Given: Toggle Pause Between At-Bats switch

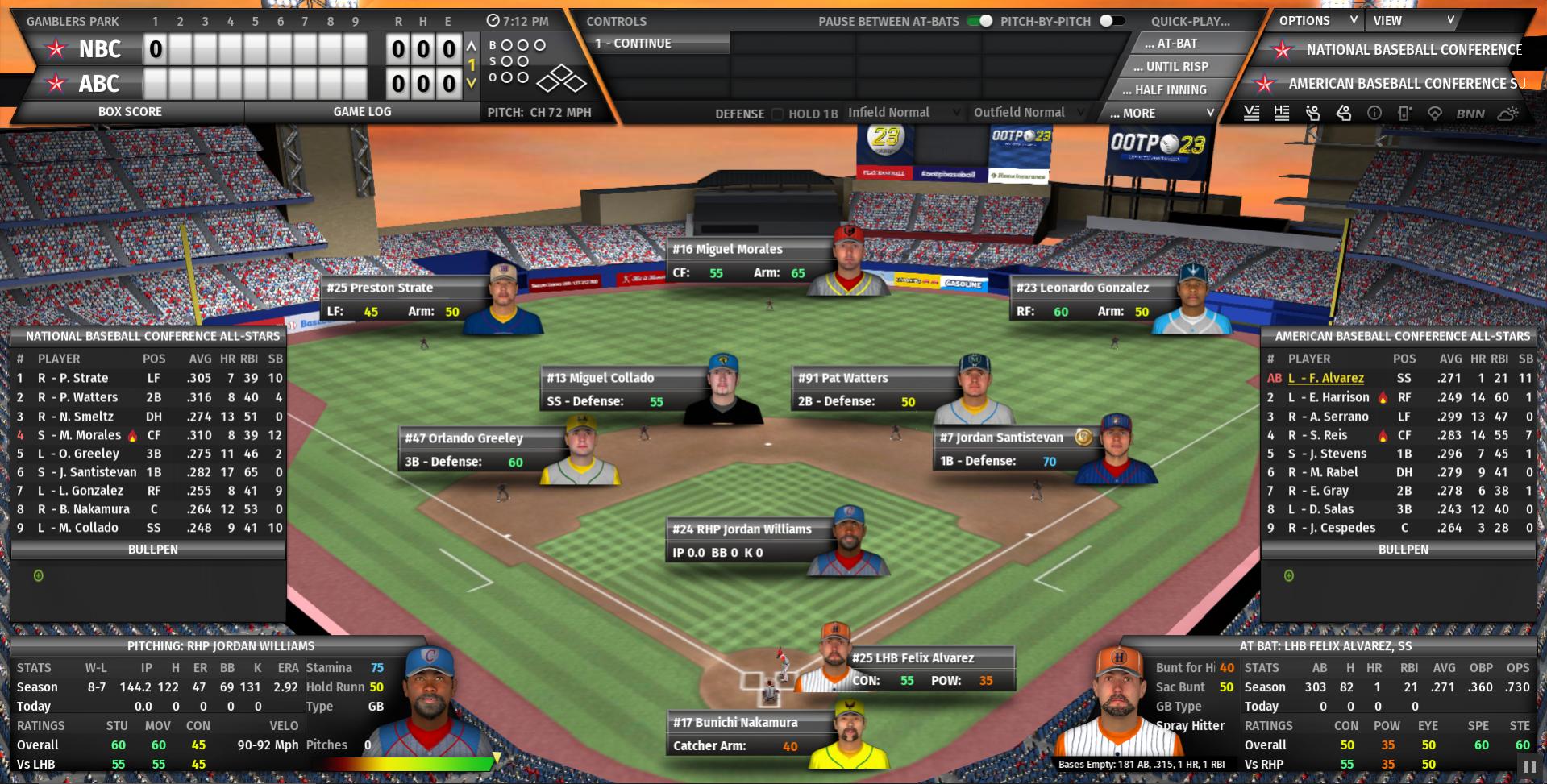Looking at the screenshot, I should point(980,21).
